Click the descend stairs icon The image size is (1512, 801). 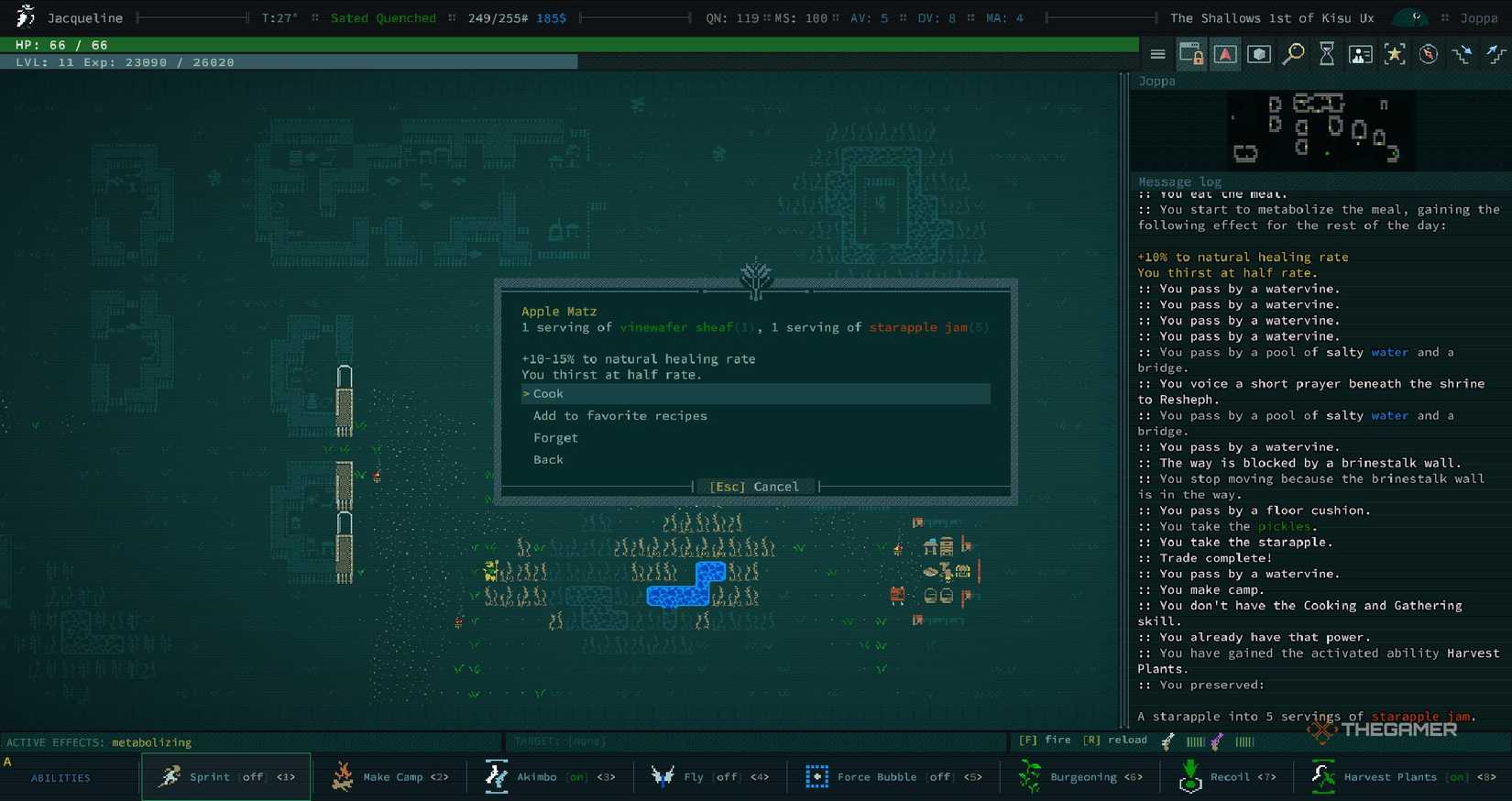point(1461,53)
